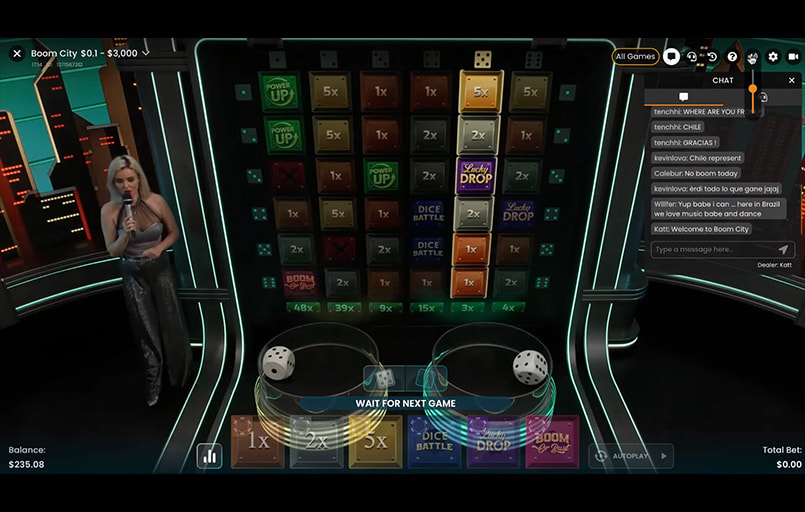Open live support headset icon
This screenshot has width=805, height=512.
point(692,57)
